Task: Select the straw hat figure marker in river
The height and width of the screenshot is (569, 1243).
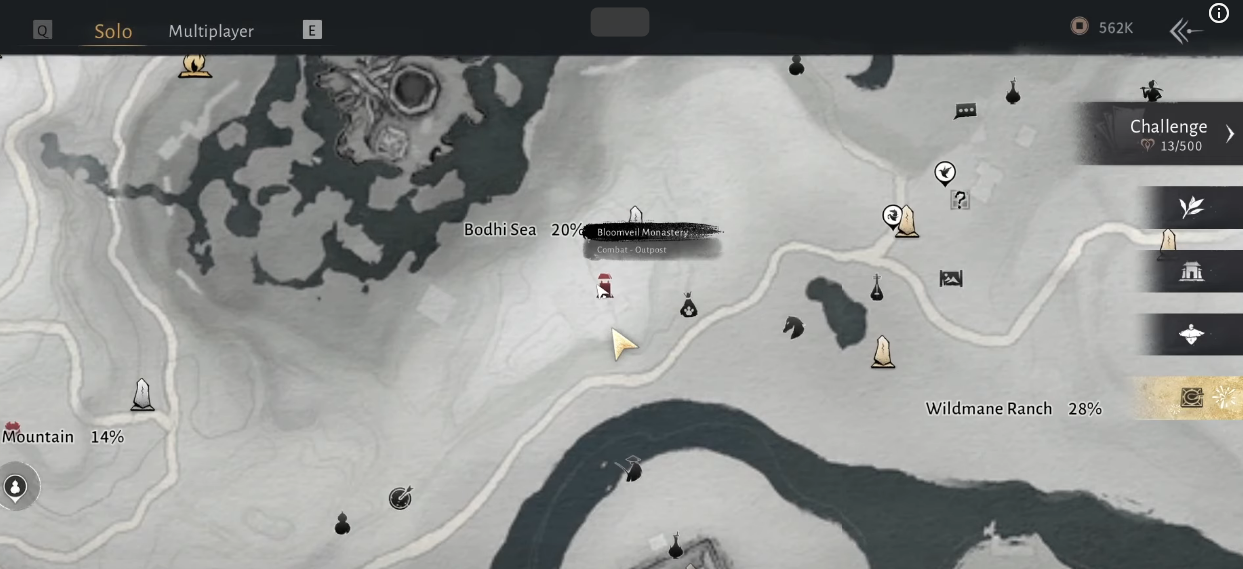Action: coord(631,468)
